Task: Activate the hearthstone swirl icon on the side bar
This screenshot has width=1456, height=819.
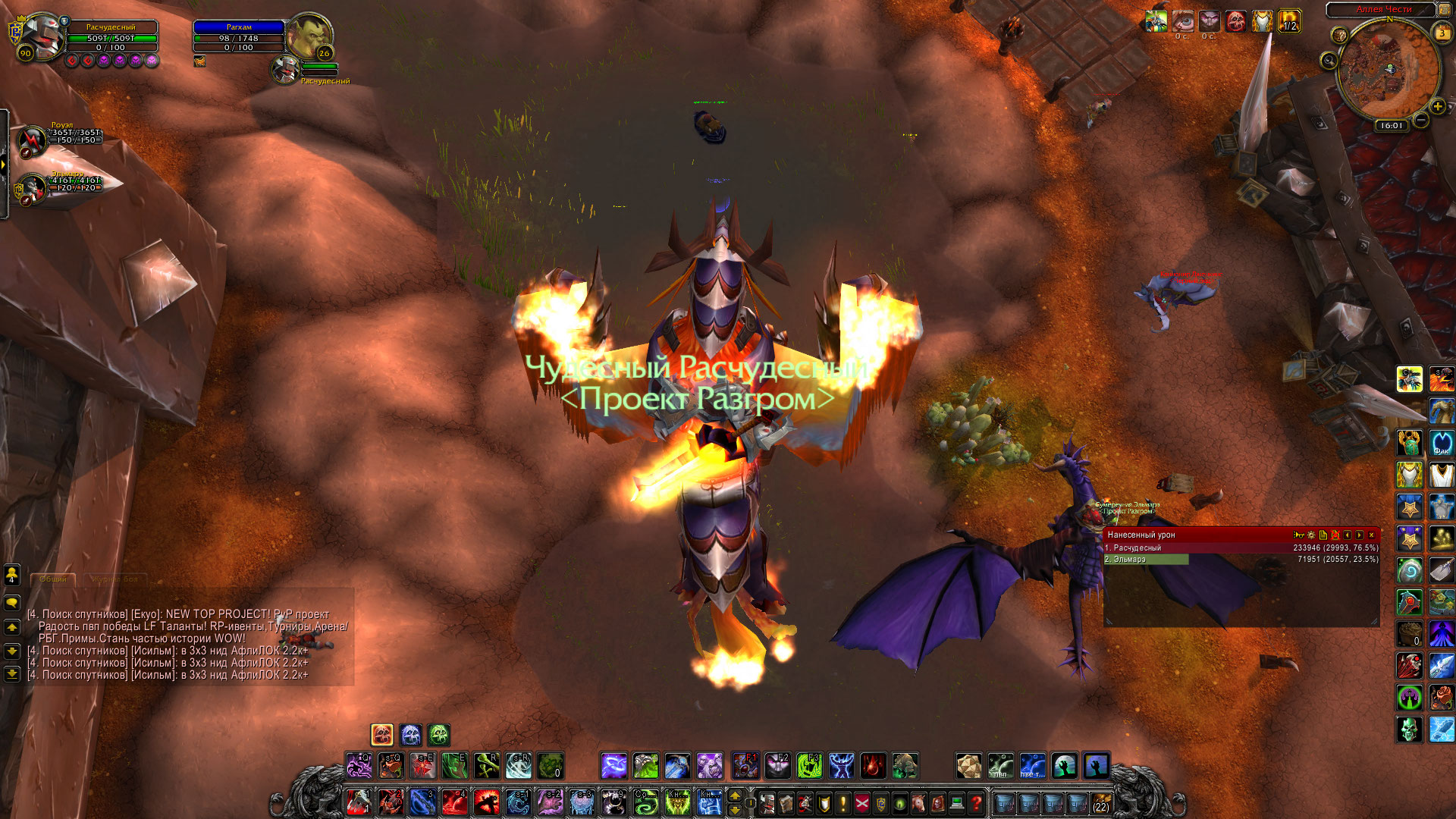Action: coord(1410,570)
